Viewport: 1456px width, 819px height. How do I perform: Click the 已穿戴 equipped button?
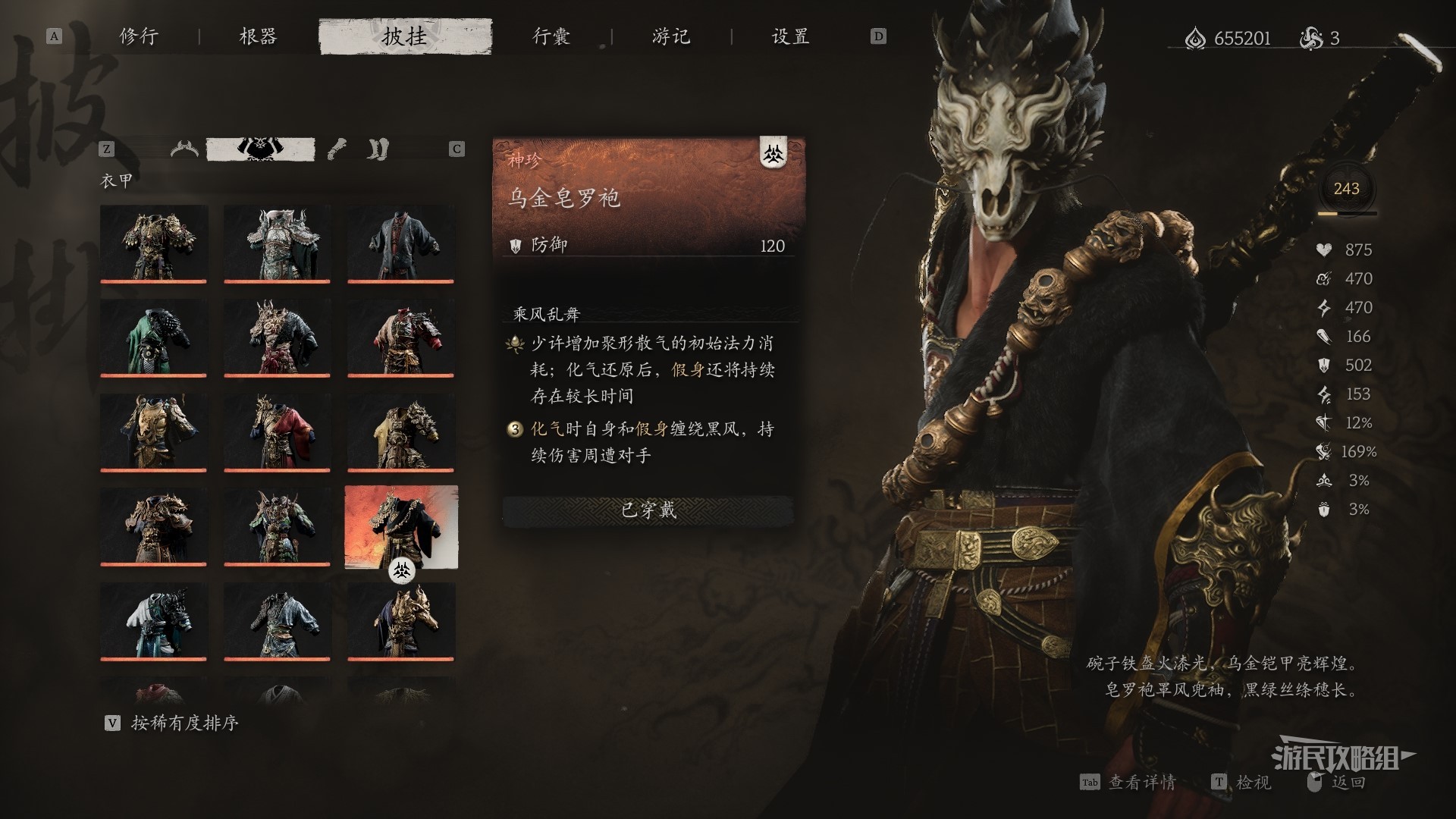pos(648,510)
